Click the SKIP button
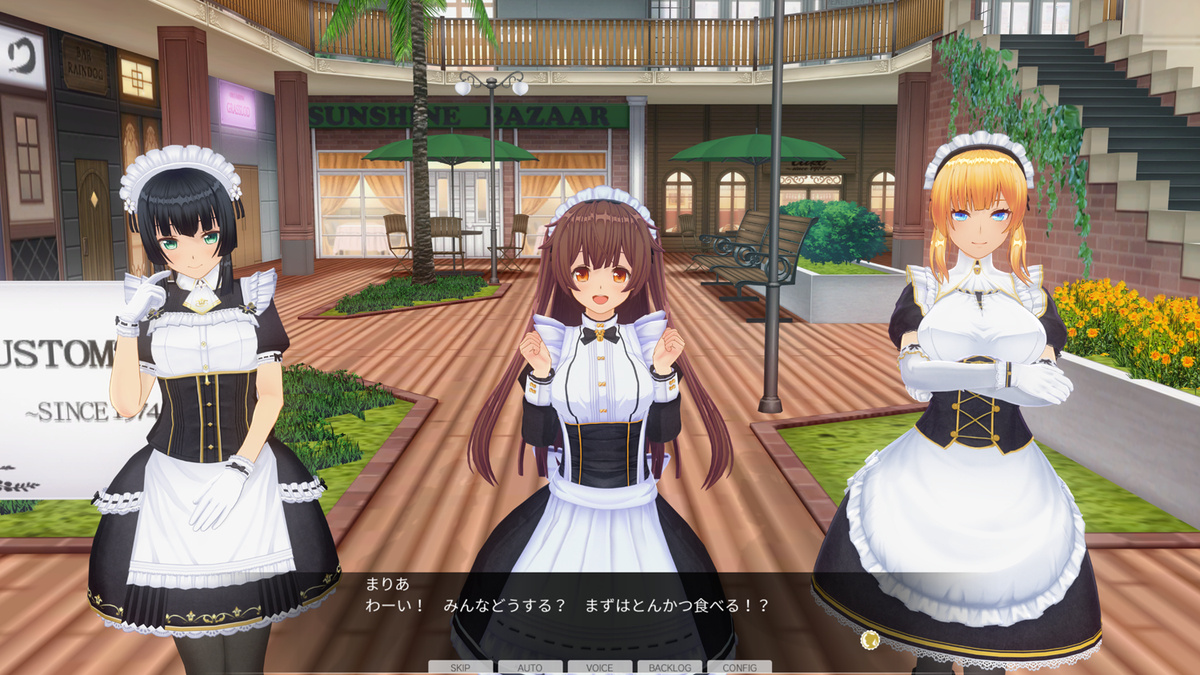 pyautogui.click(x=460, y=667)
